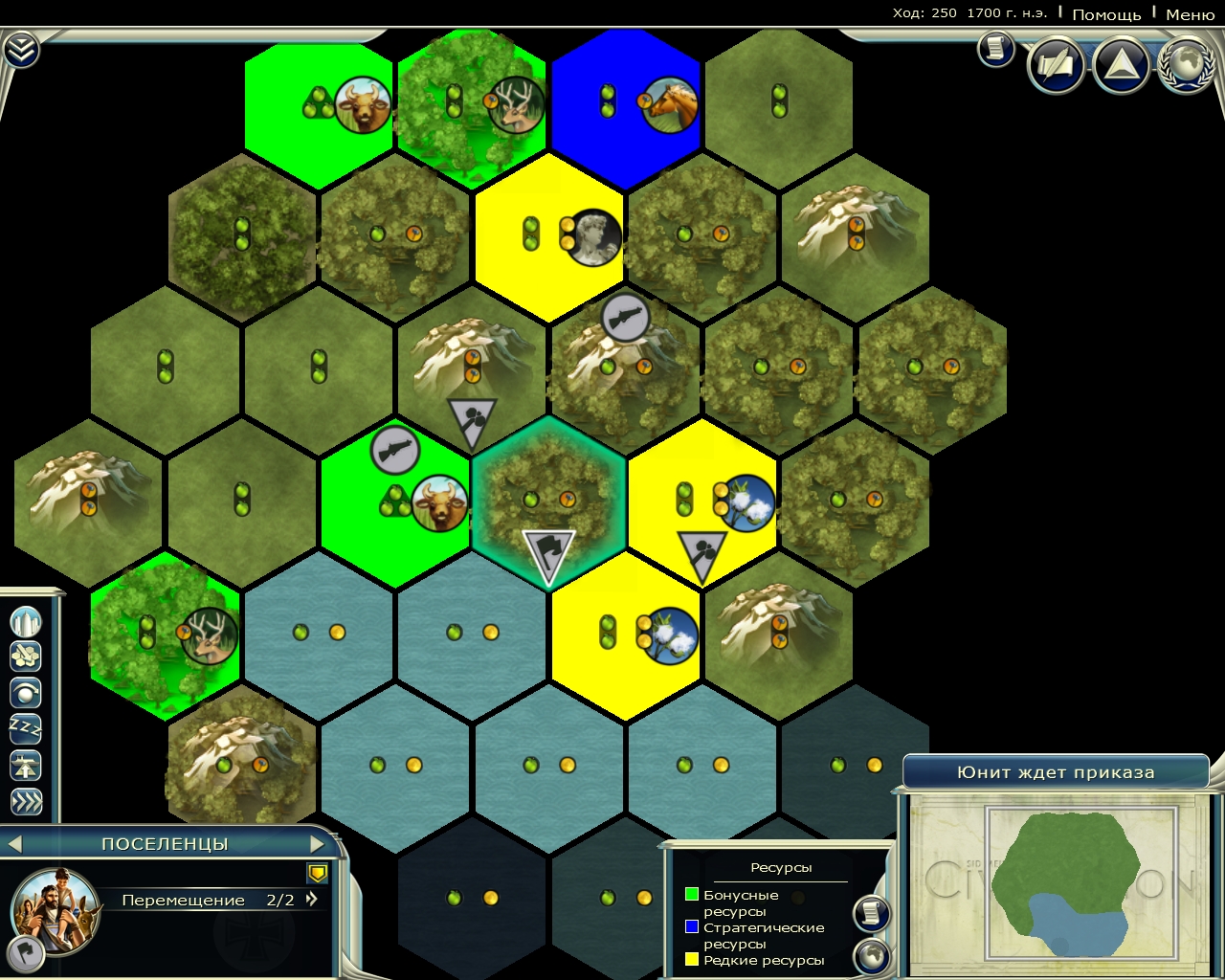Toggle sleep mode for the unit
This screenshot has height=980, width=1225.
point(27,727)
